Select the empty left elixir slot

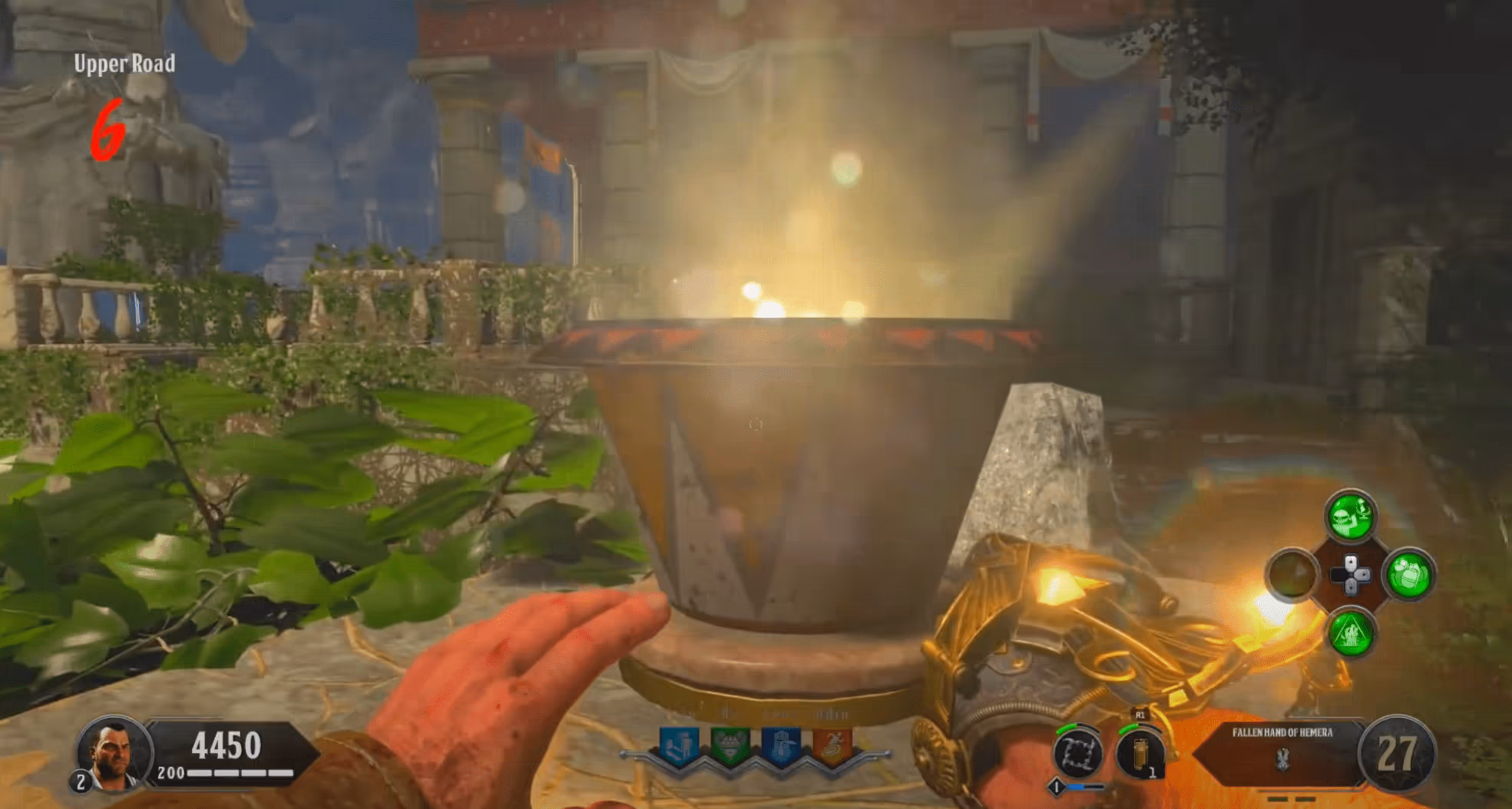pyautogui.click(x=1292, y=575)
